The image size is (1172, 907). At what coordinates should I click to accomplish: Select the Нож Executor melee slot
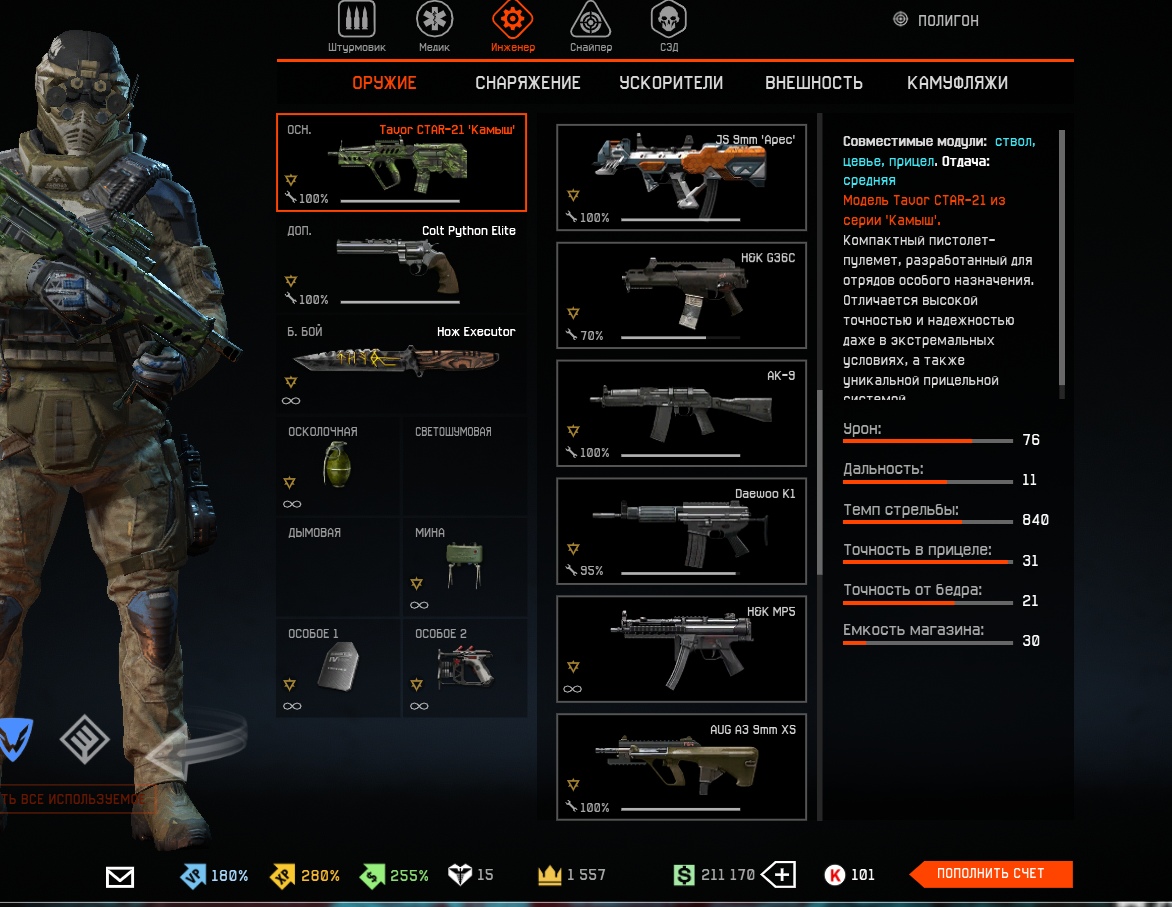[401, 365]
